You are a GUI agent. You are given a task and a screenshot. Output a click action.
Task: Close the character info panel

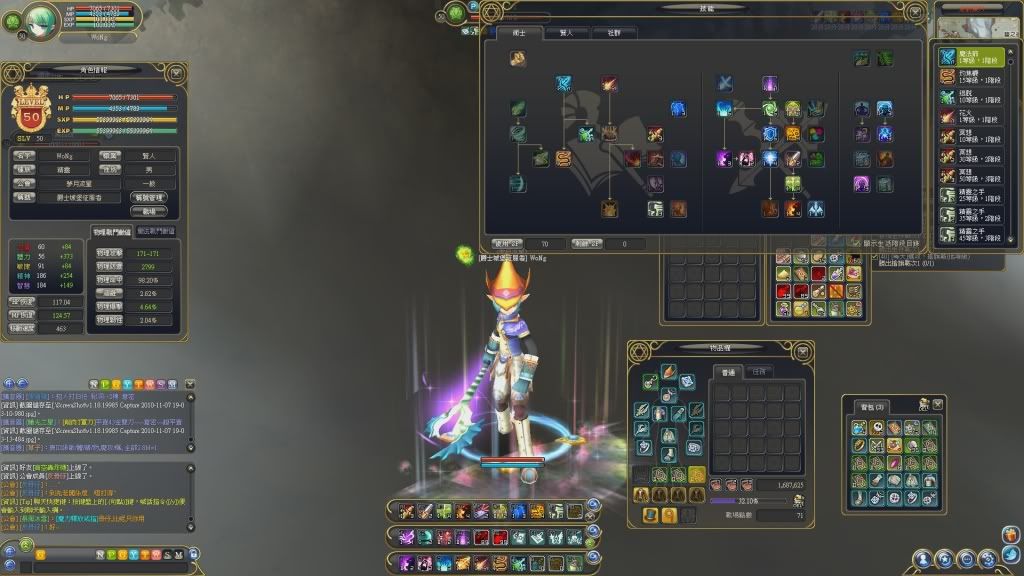pyautogui.click(x=176, y=72)
